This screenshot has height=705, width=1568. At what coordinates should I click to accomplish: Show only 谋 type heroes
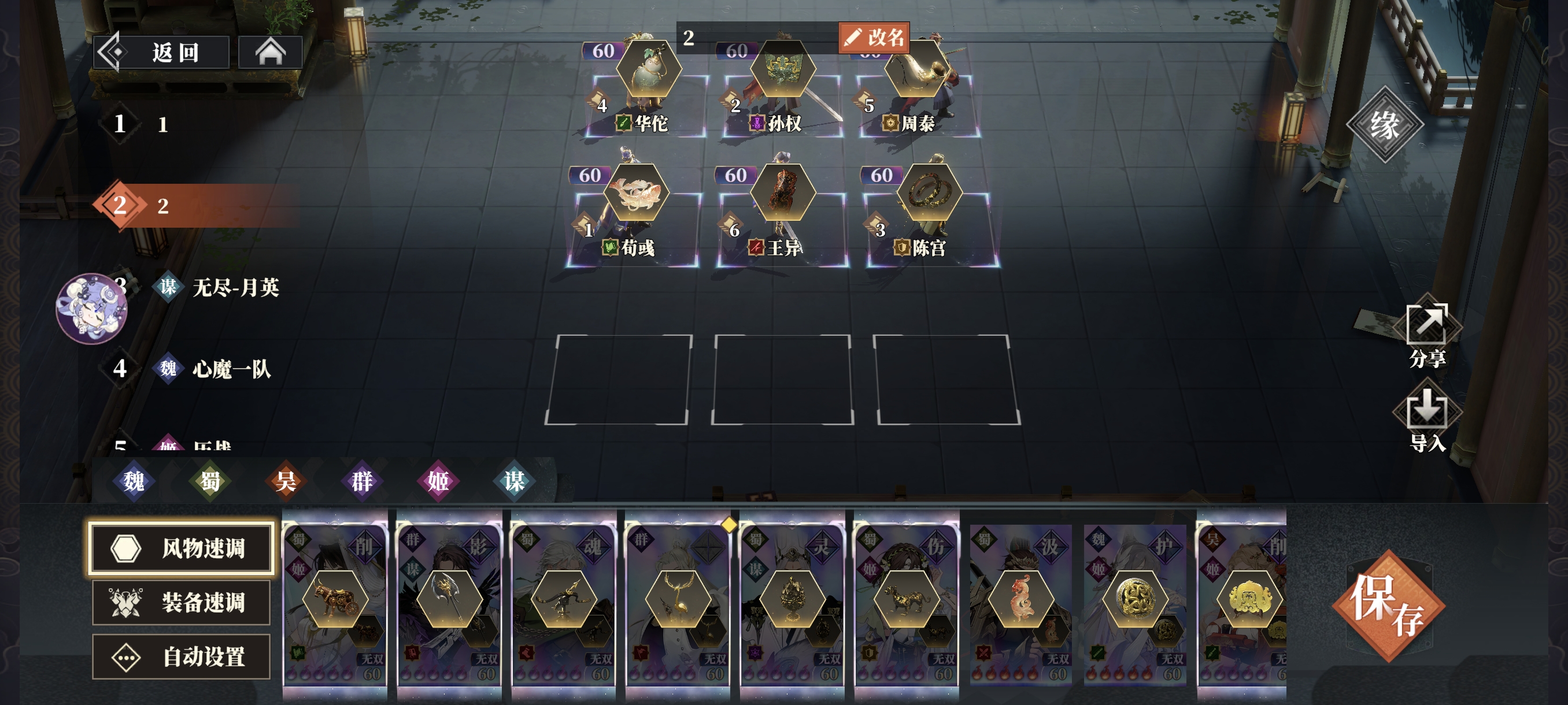tap(515, 481)
